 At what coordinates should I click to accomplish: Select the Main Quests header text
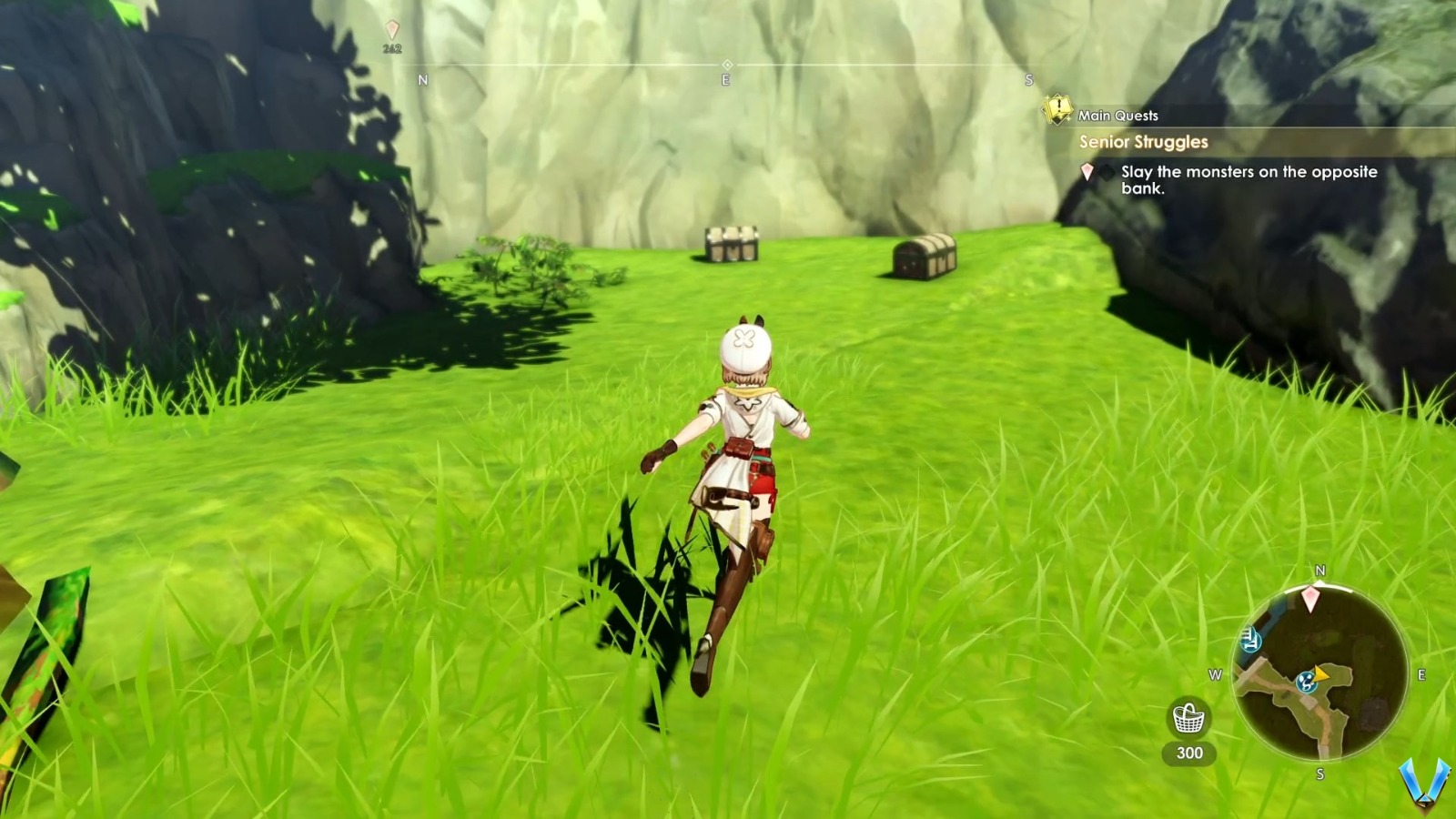click(x=1117, y=115)
